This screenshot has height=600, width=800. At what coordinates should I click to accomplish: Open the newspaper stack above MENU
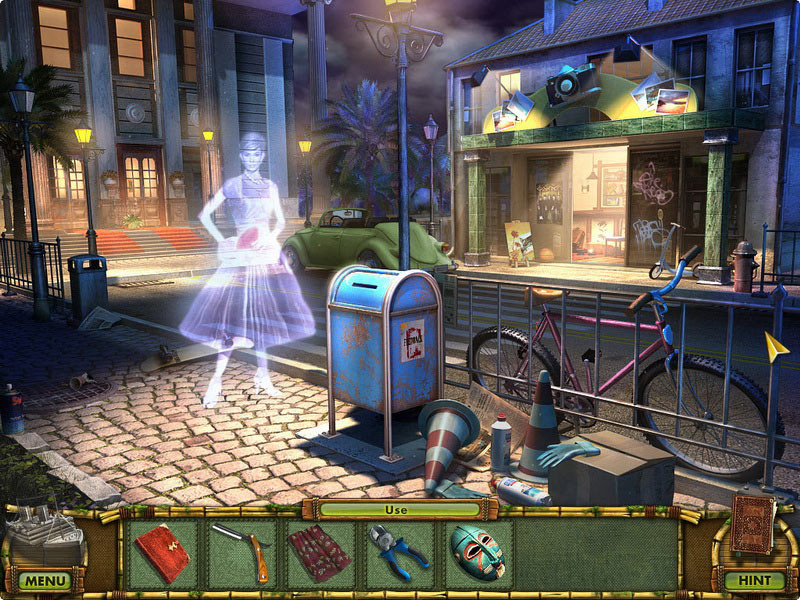(46, 533)
